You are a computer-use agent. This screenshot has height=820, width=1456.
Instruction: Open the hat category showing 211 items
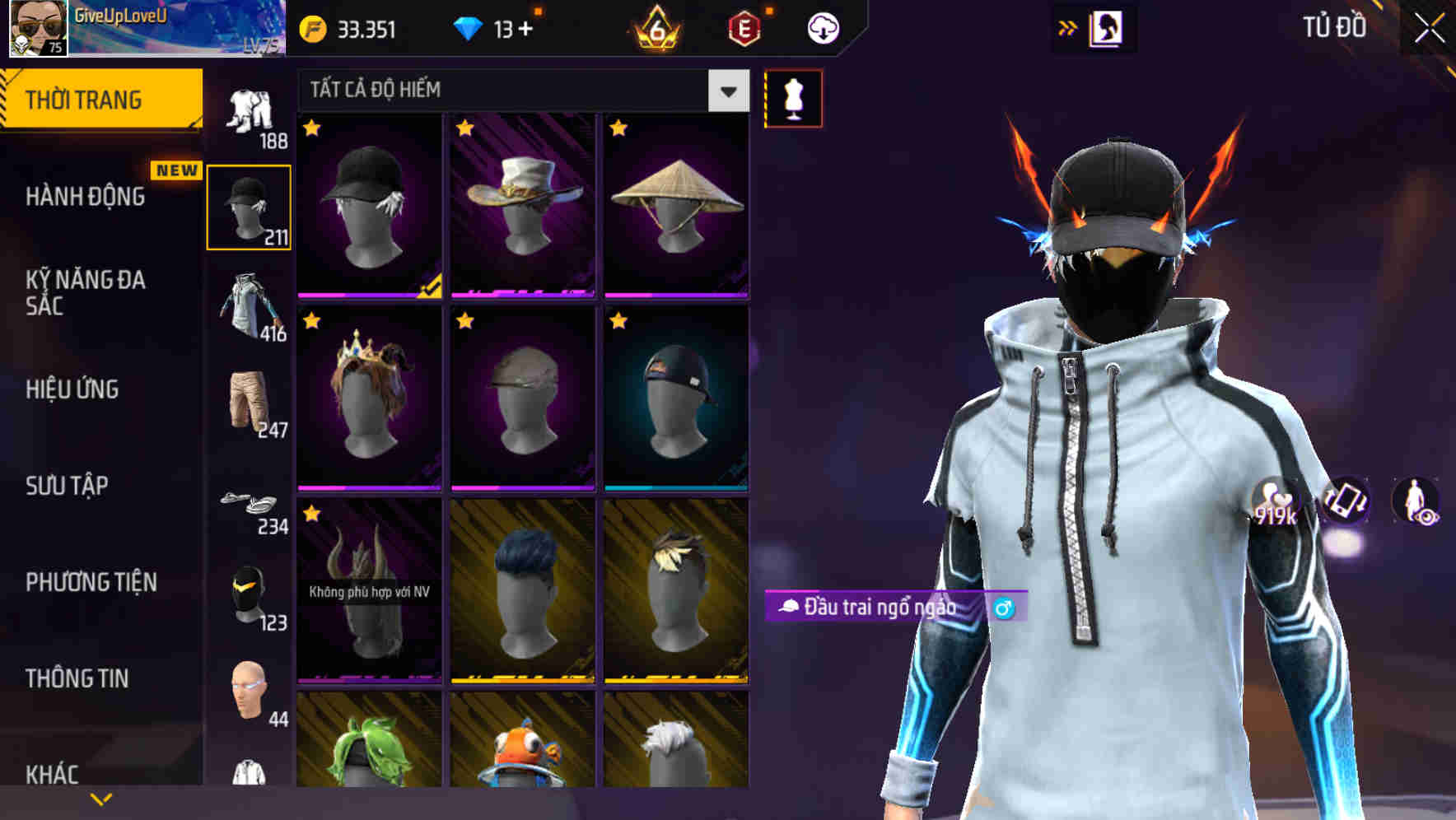click(x=250, y=206)
